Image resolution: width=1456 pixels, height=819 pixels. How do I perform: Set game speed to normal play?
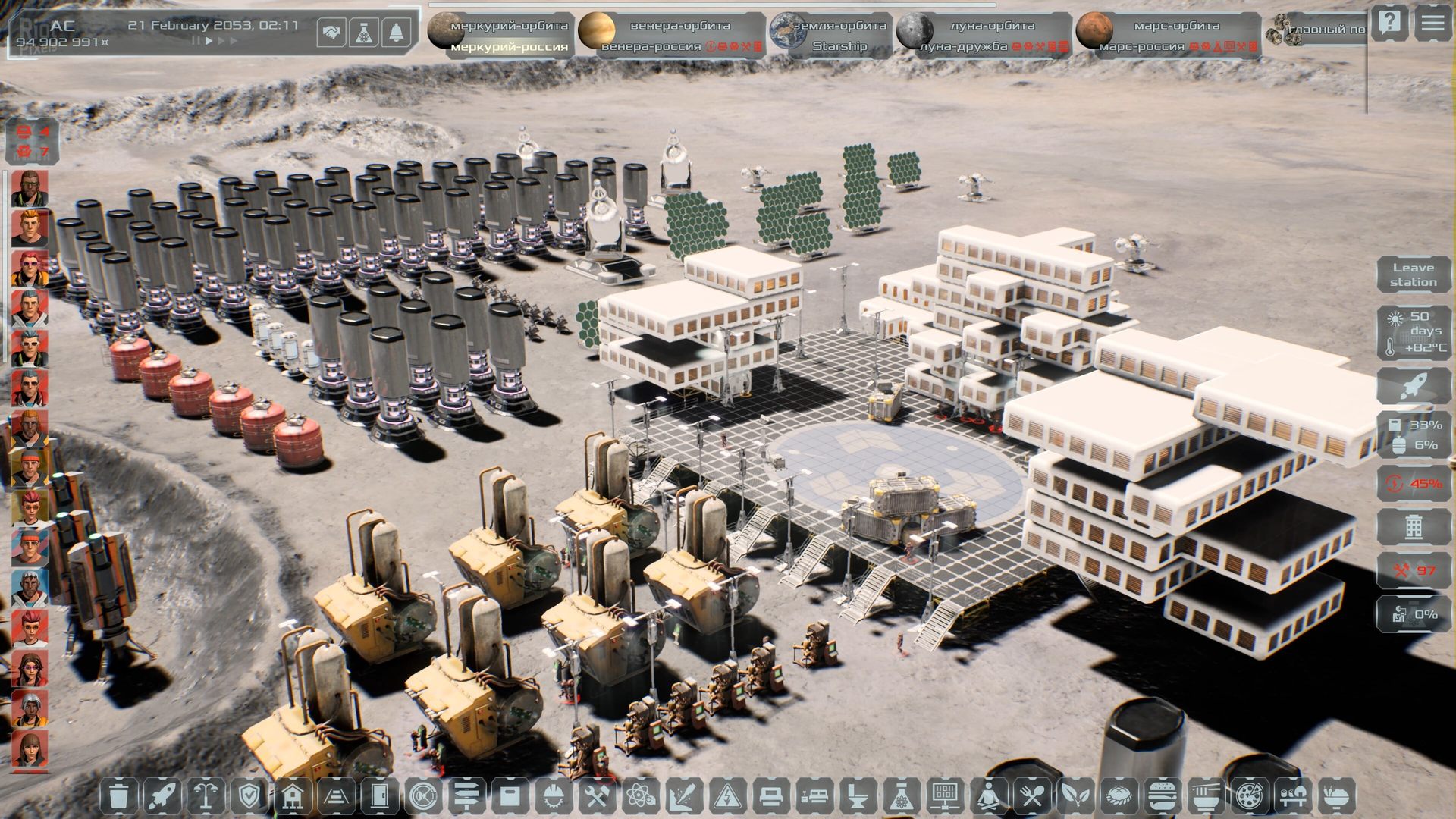point(209,41)
